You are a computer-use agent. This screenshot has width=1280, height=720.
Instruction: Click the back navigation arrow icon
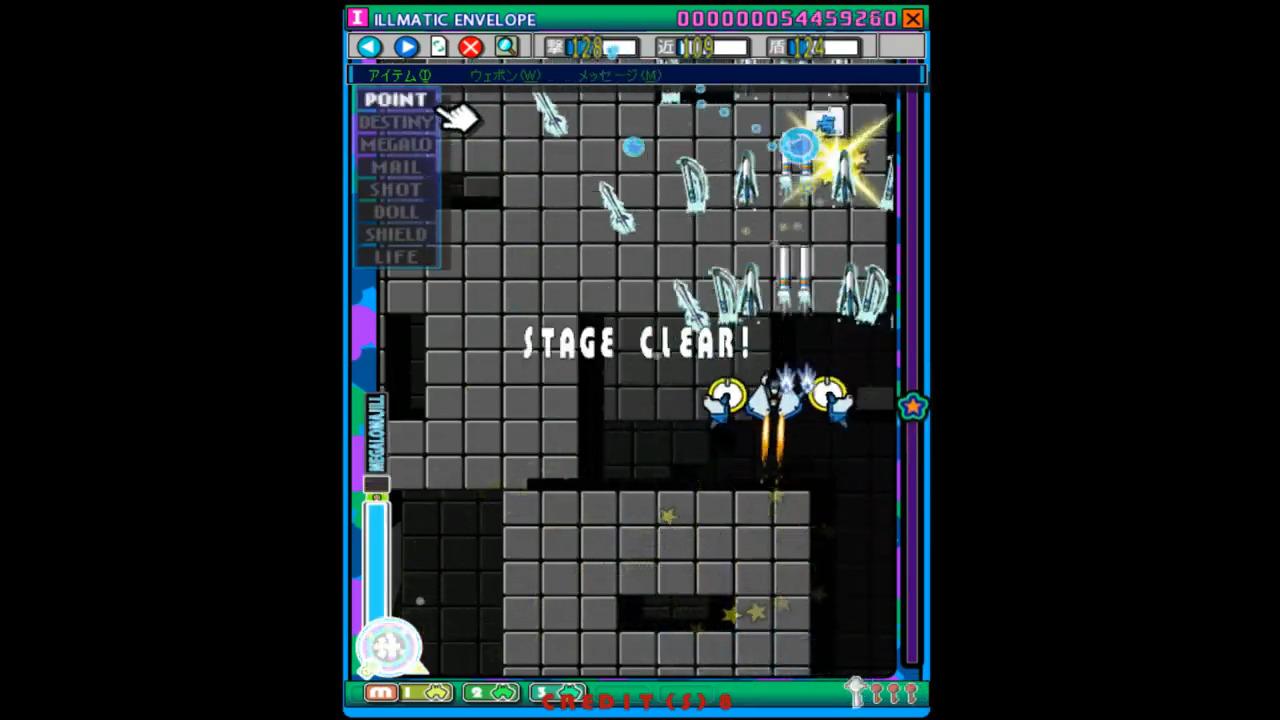(368, 46)
